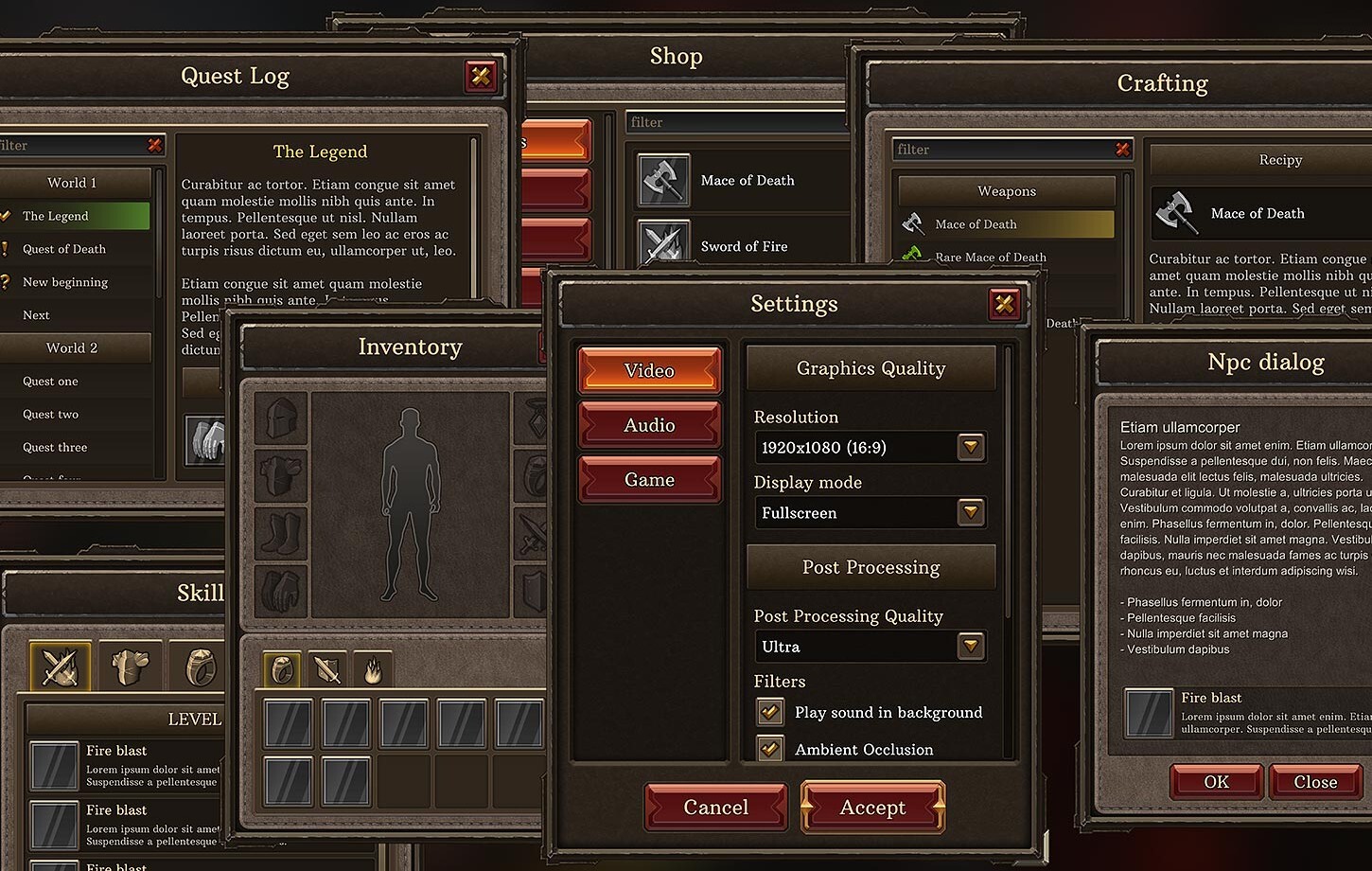The width and height of the screenshot is (1372, 871).
Task: Switch to the Audio settings tab
Action: point(649,424)
